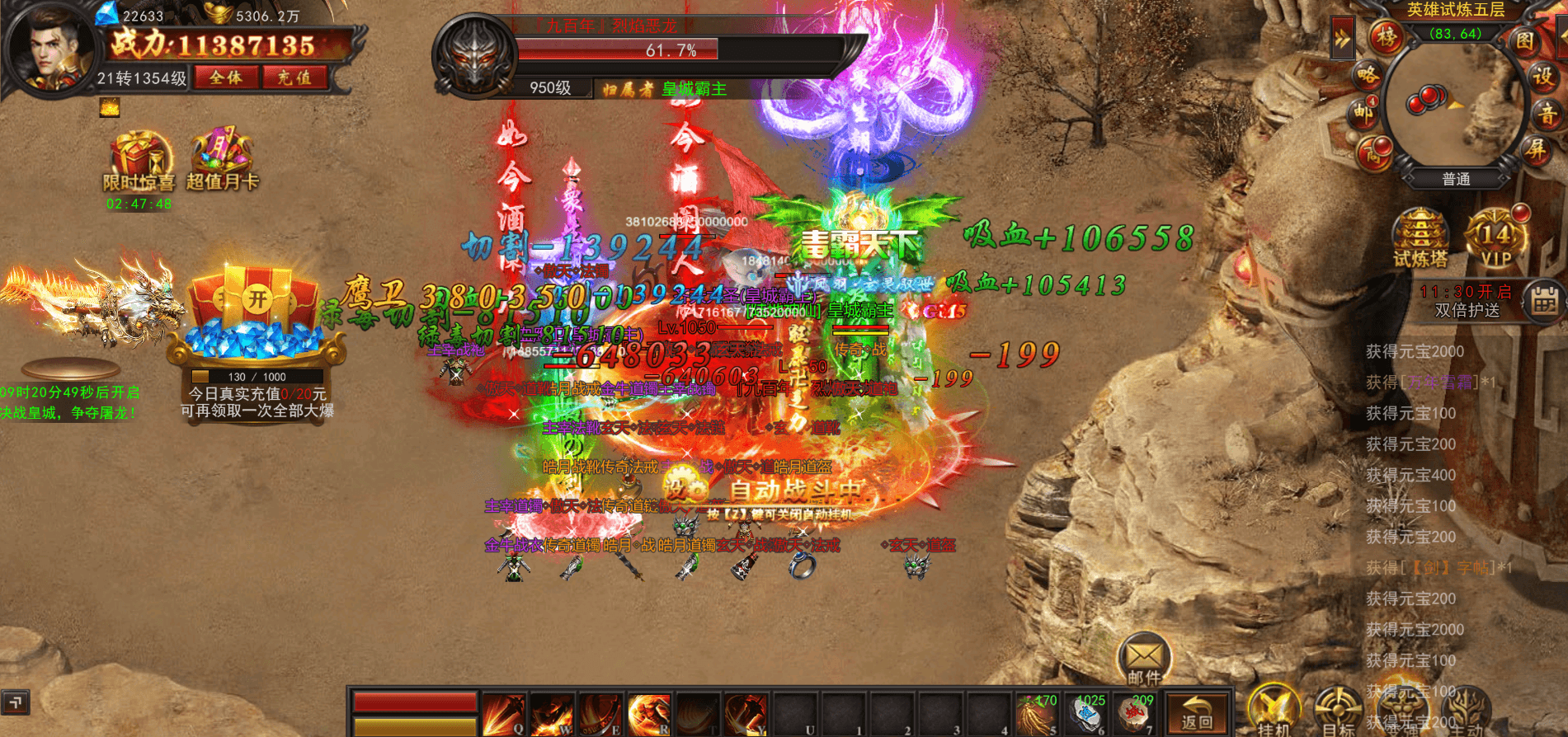Image resolution: width=1568 pixels, height=737 pixels.
Task: Open the 全体 panel button
Action: [226, 78]
